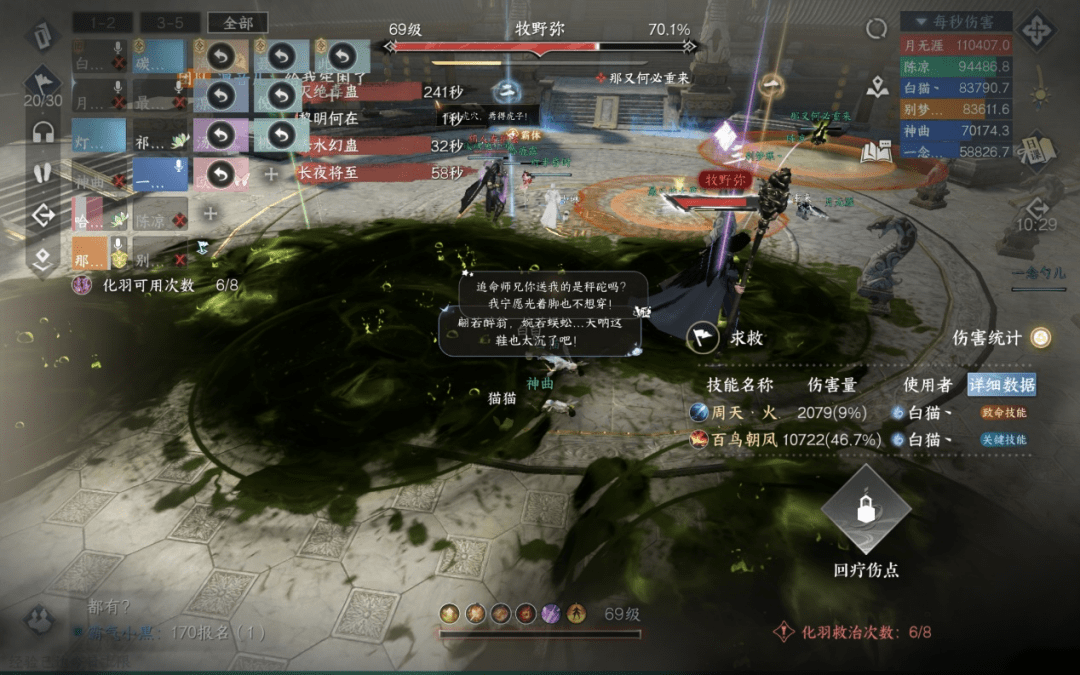
Task: Switch to the 全部 team tab
Action: pyautogui.click(x=237, y=23)
